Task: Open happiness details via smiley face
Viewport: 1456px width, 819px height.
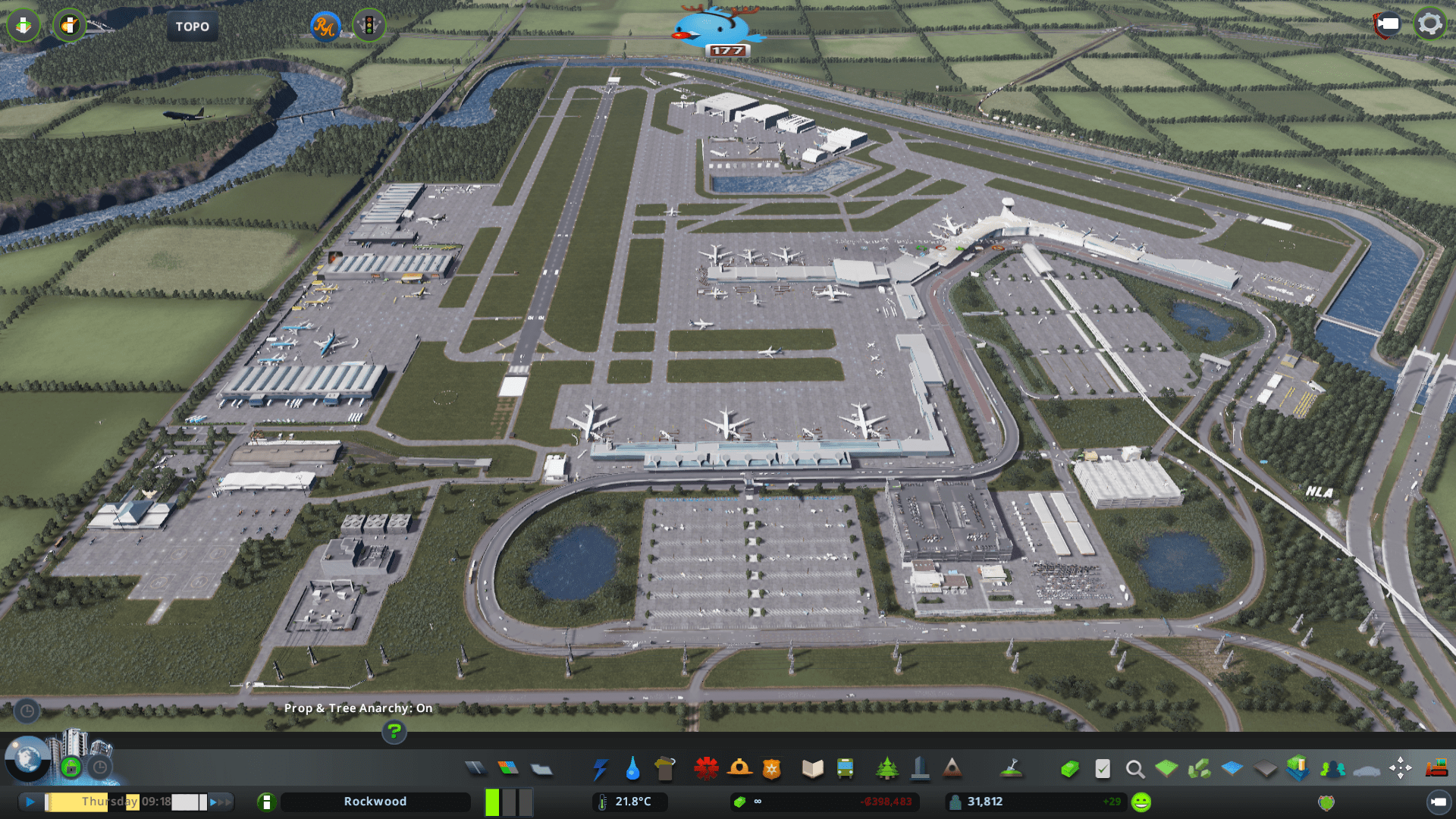Action: (x=1141, y=801)
